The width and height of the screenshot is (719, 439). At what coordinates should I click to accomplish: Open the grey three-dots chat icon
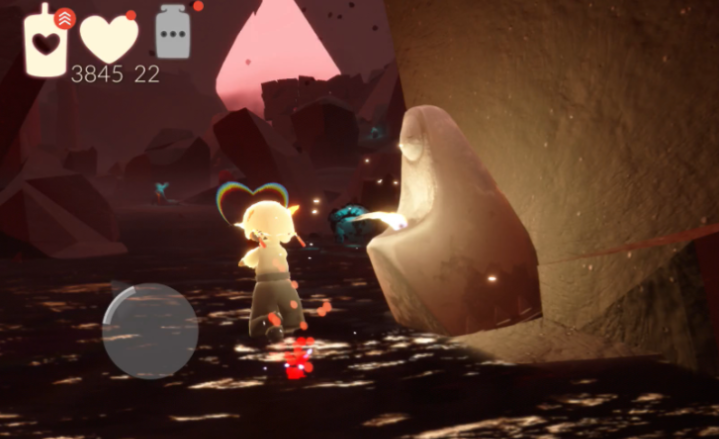coord(174,34)
